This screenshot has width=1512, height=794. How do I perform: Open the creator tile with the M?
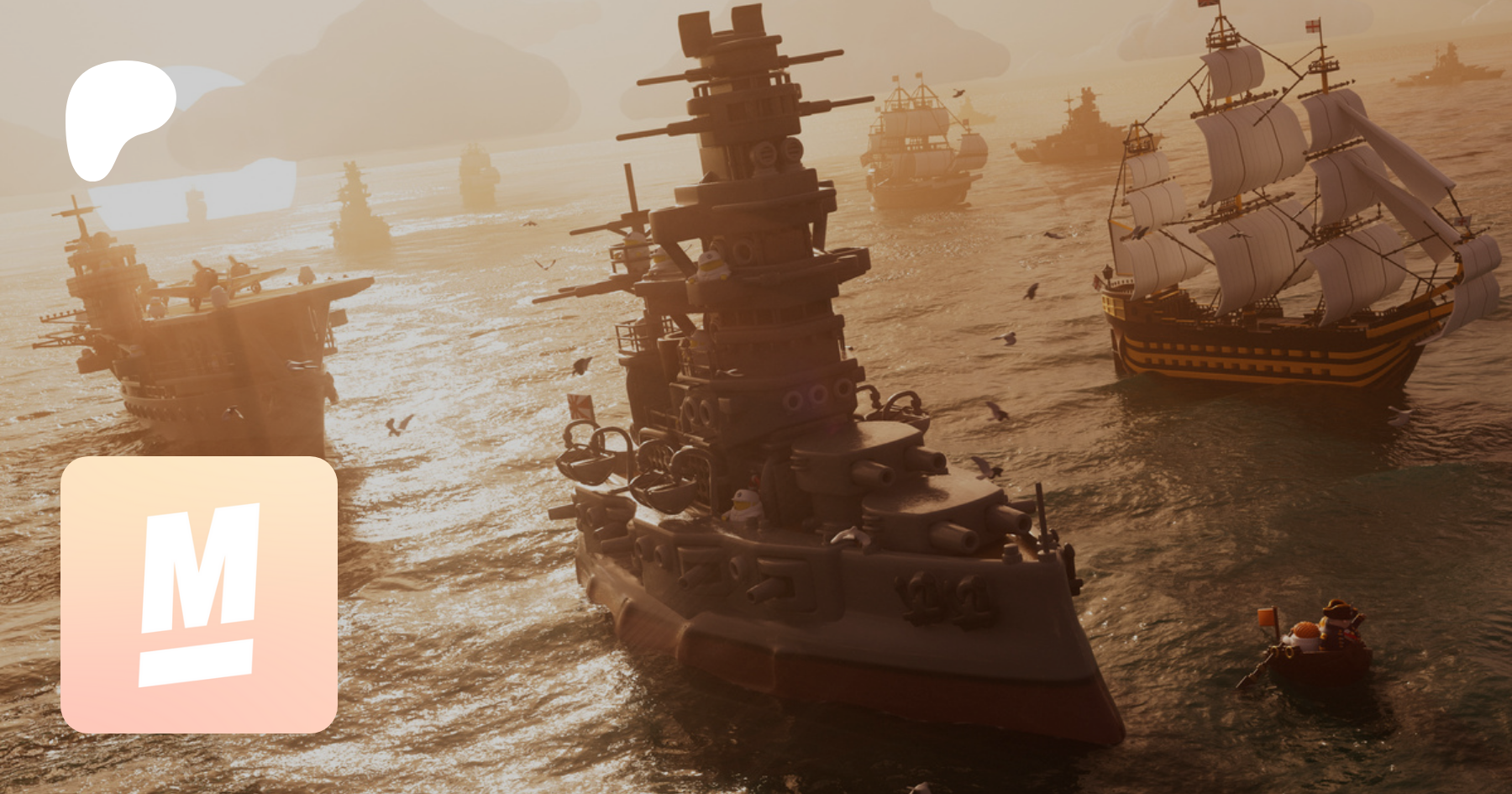(x=199, y=594)
